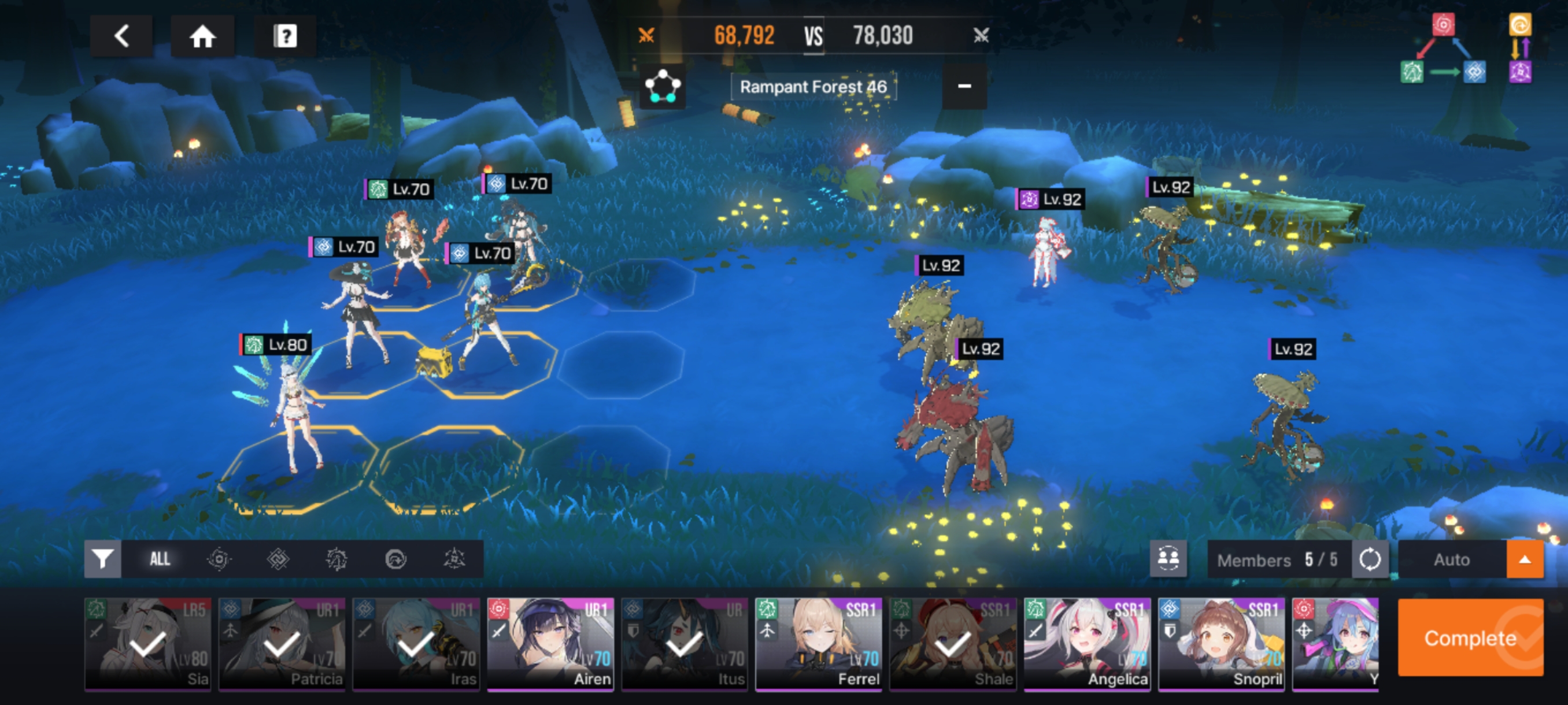Viewport: 1568px width, 705px height.
Task: Choose the Auto formation button
Action: [1451, 559]
